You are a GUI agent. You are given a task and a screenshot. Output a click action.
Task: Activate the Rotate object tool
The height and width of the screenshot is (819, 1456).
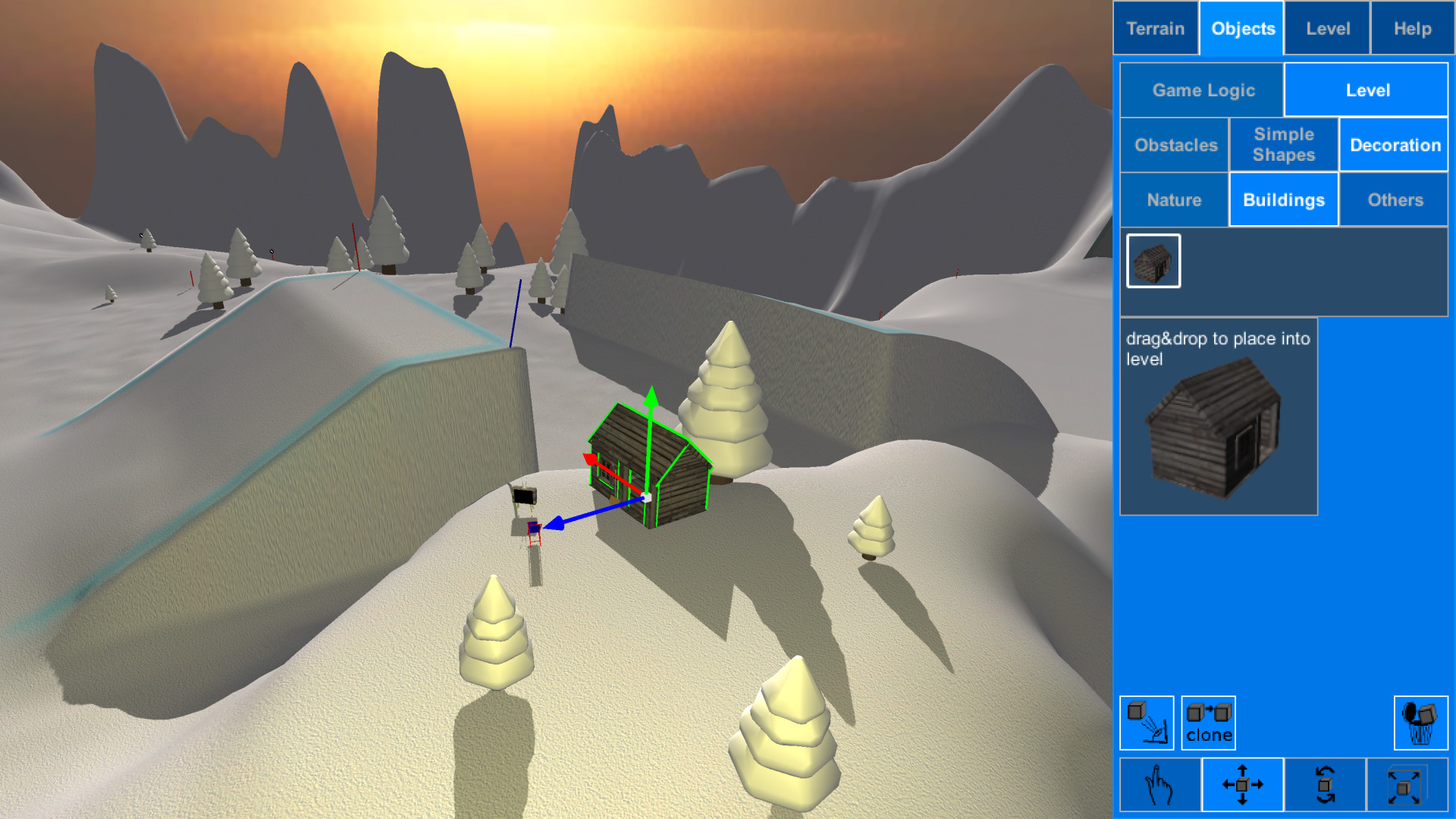pos(1326,785)
